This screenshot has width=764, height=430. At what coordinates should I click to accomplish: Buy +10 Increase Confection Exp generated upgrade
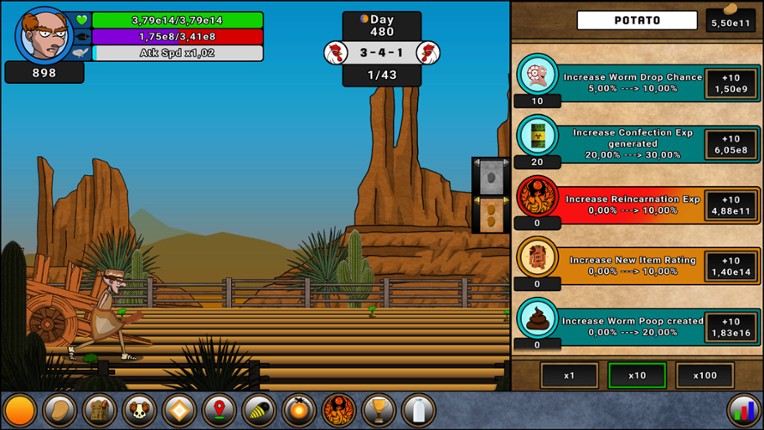730,144
